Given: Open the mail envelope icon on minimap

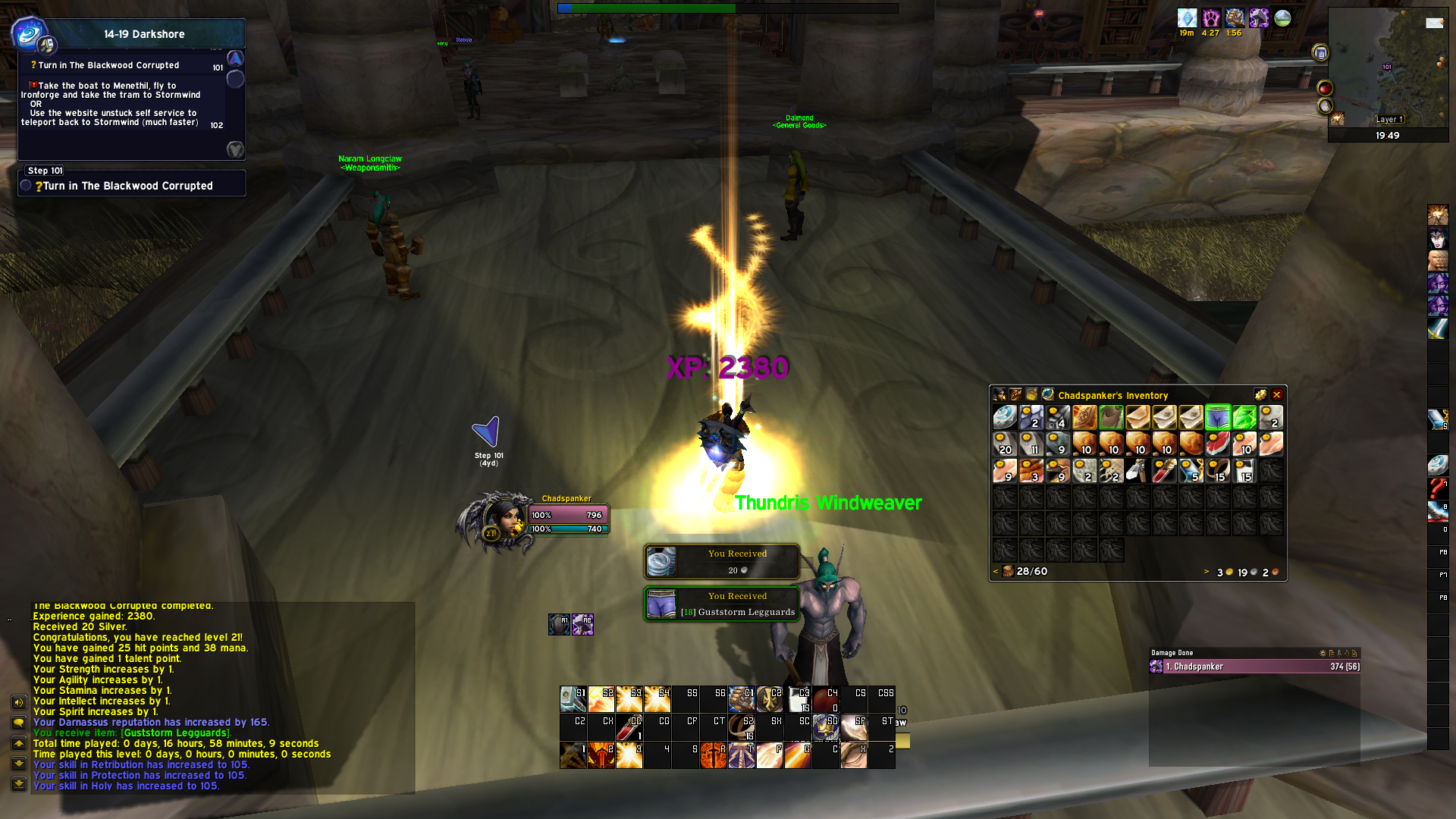Looking at the screenshot, I should [1434, 23].
